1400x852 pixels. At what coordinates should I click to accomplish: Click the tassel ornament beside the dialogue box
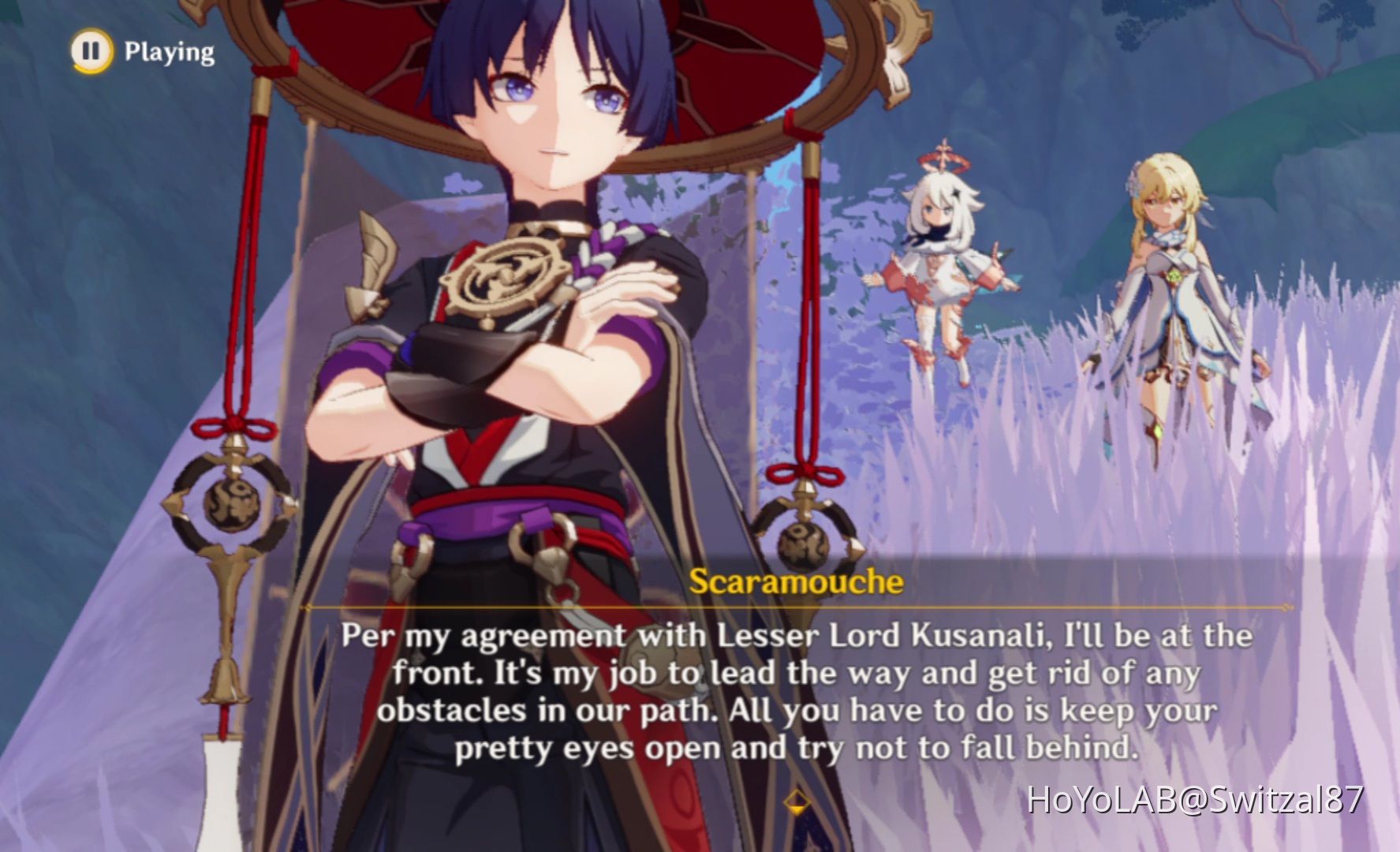[x=805, y=544]
